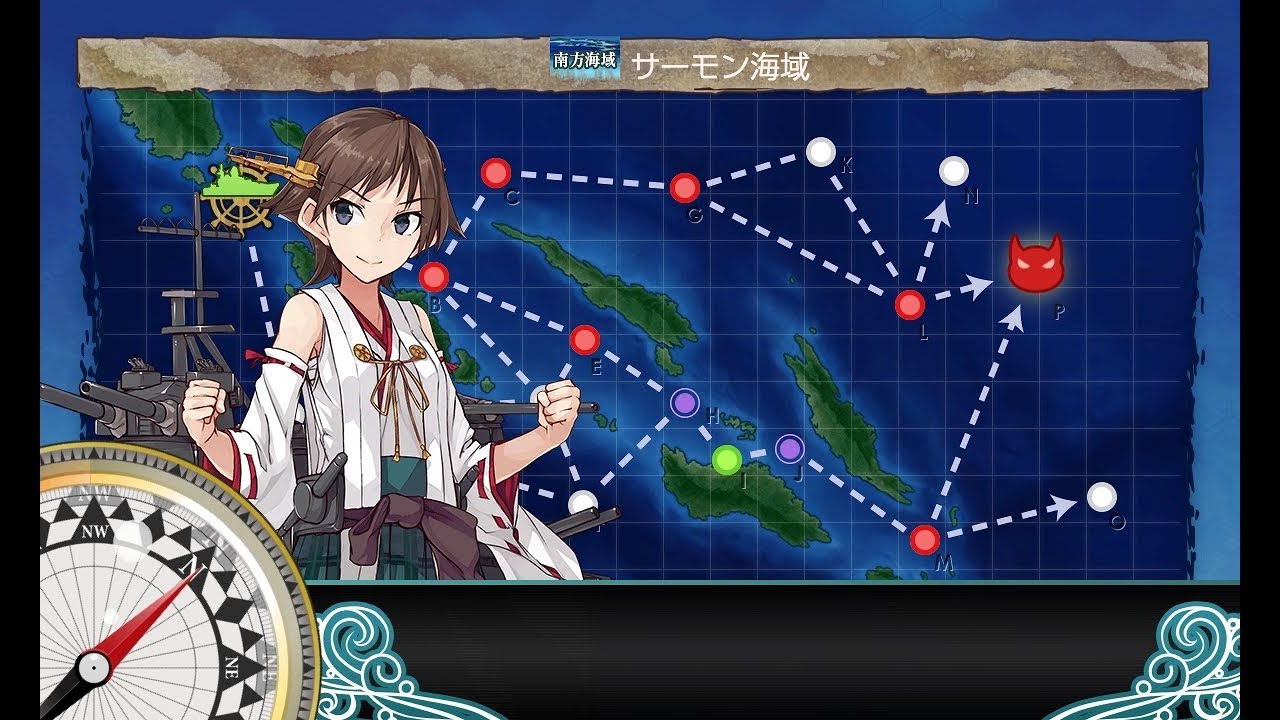1280x720 pixels.
Task: Select red battle node B
Action: tap(434, 276)
